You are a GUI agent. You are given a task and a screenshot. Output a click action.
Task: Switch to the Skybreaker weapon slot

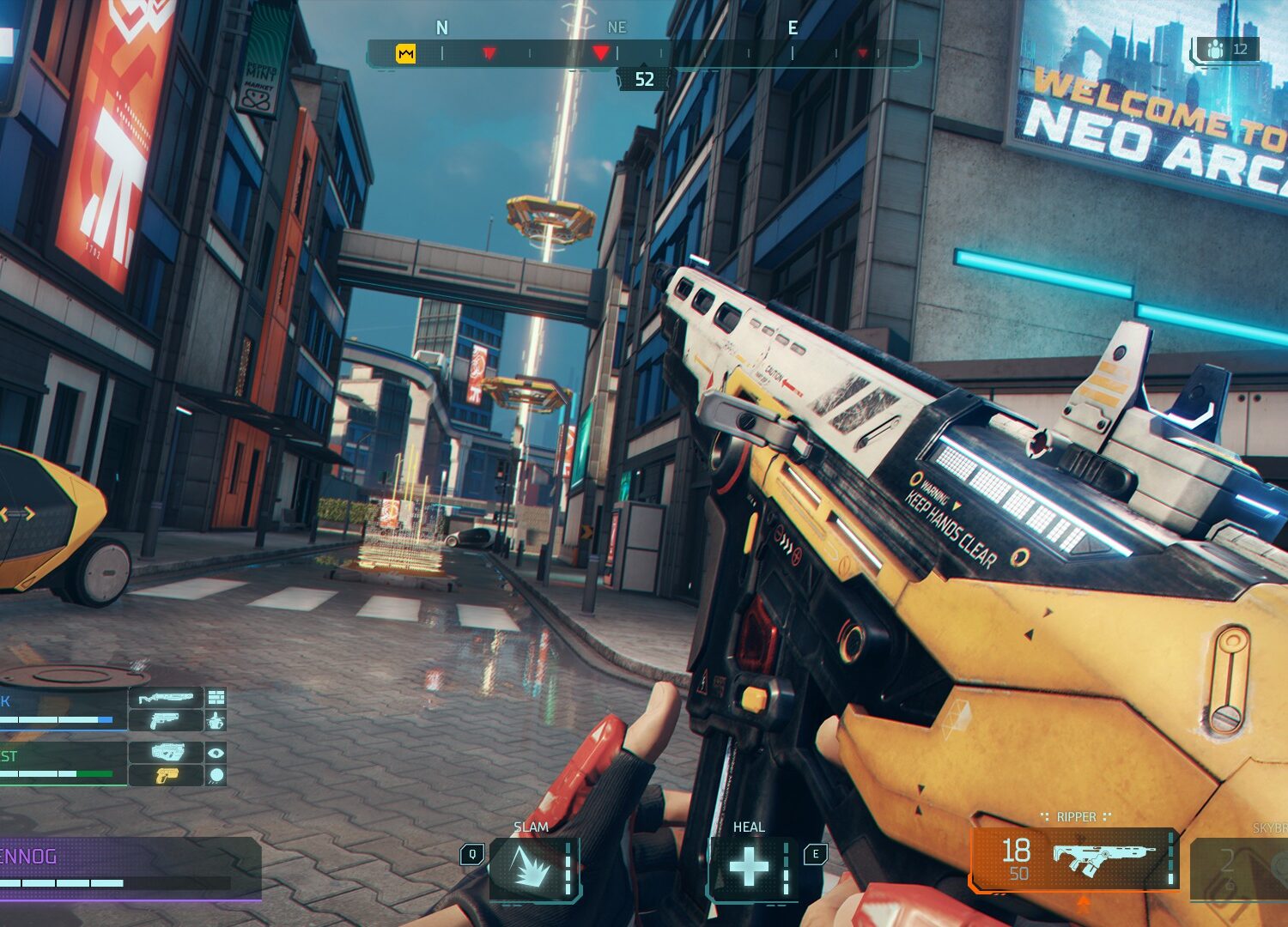tap(1241, 869)
